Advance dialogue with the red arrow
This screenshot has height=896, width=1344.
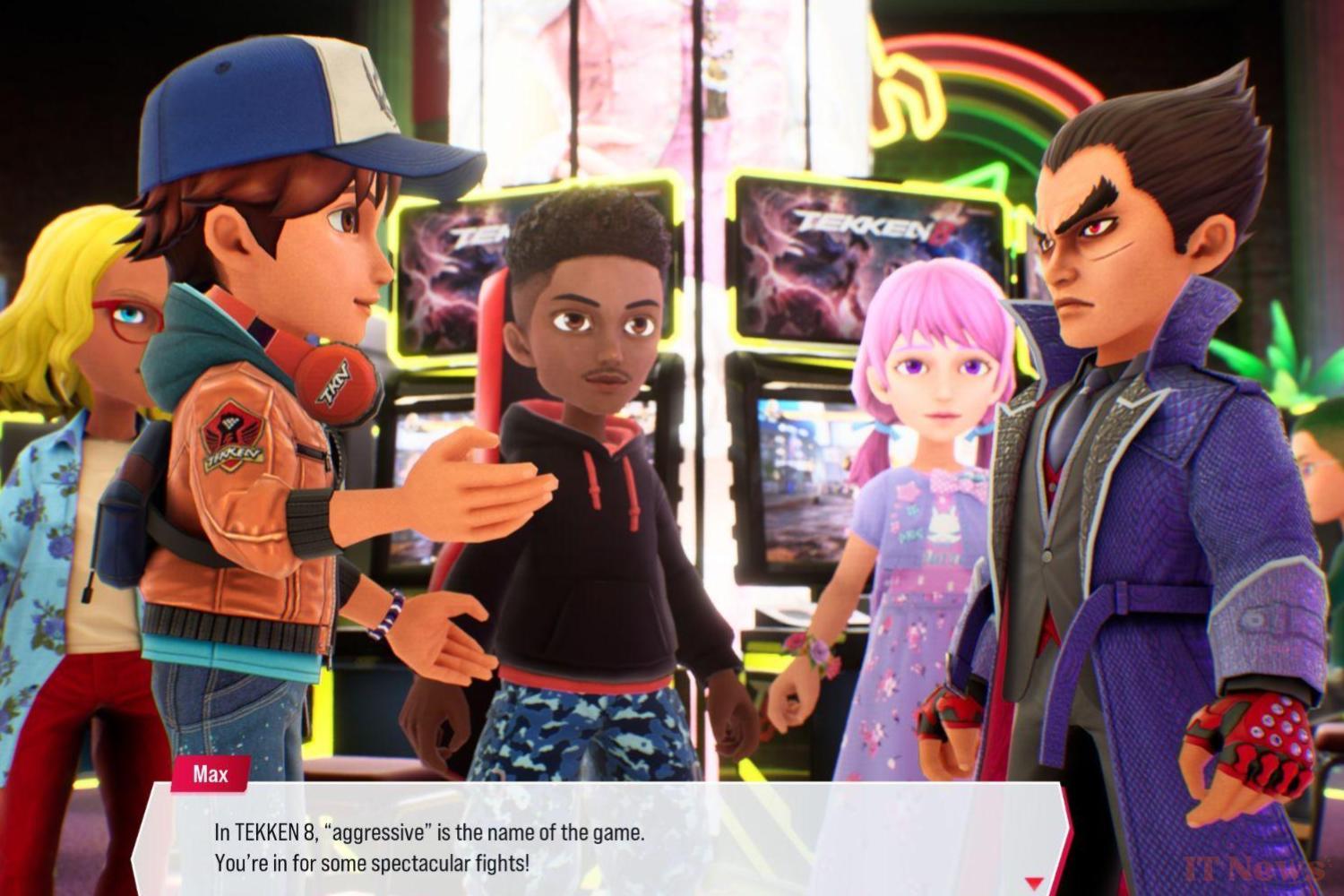1034,883
